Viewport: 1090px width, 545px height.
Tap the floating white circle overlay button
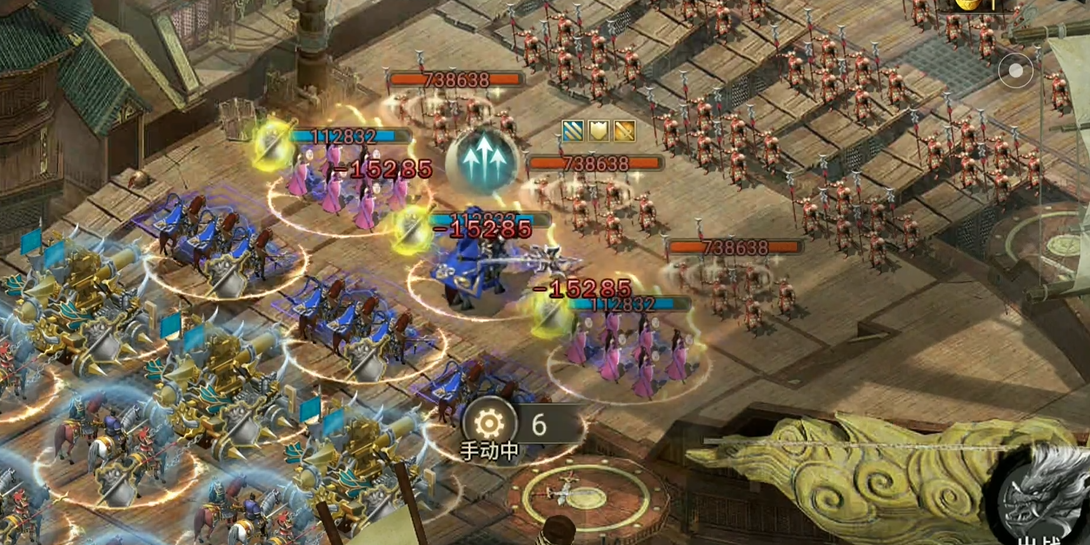coord(1016,71)
